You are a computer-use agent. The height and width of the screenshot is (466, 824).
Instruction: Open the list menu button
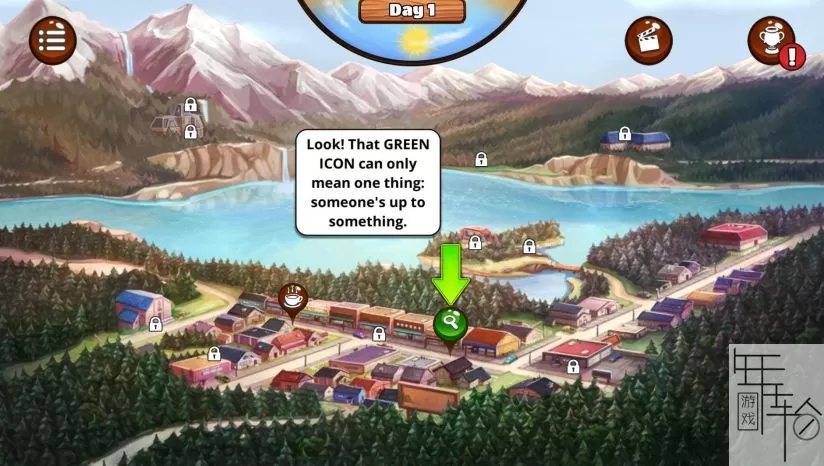coord(52,40)
